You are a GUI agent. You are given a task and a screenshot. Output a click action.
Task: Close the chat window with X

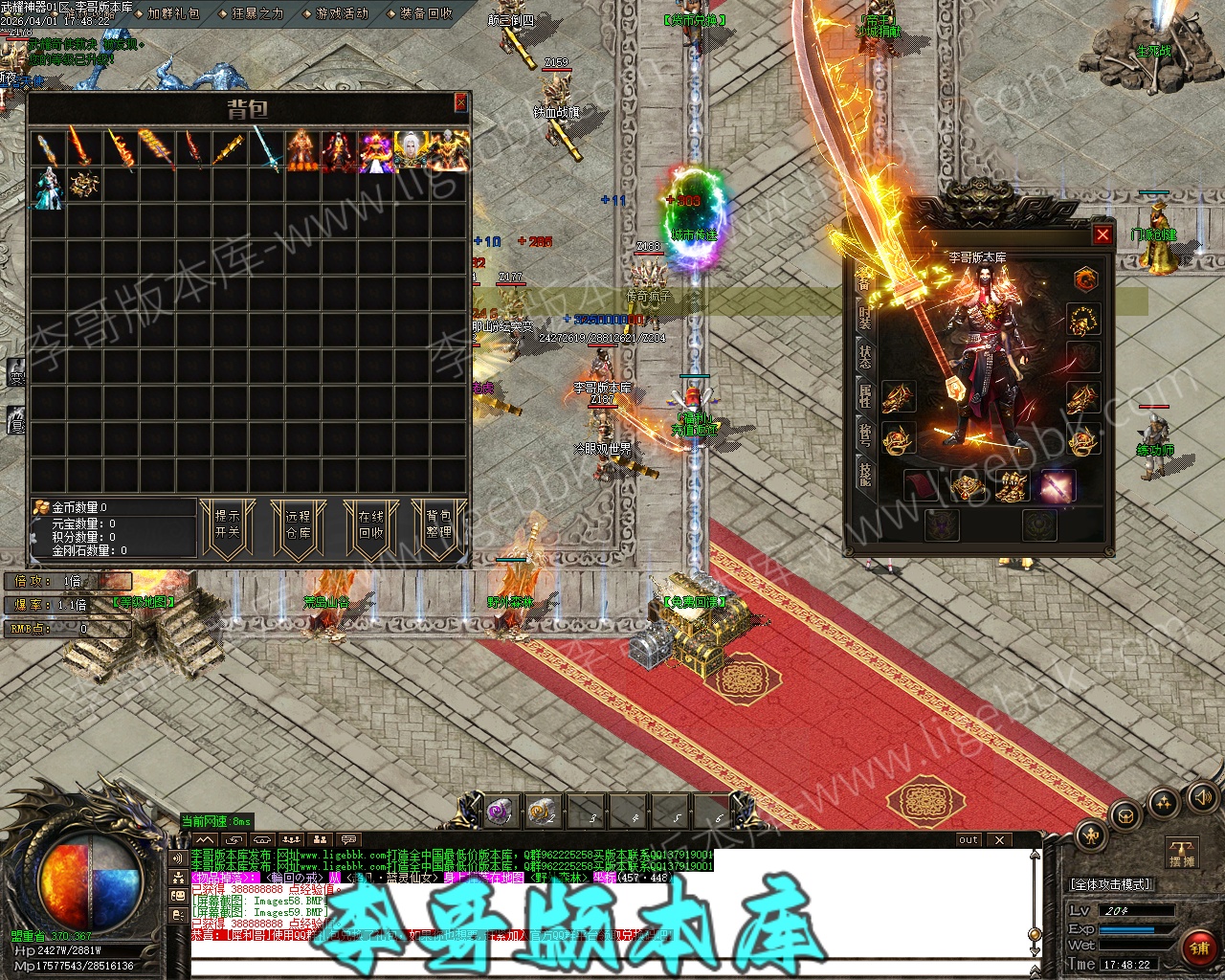[999, 839]
